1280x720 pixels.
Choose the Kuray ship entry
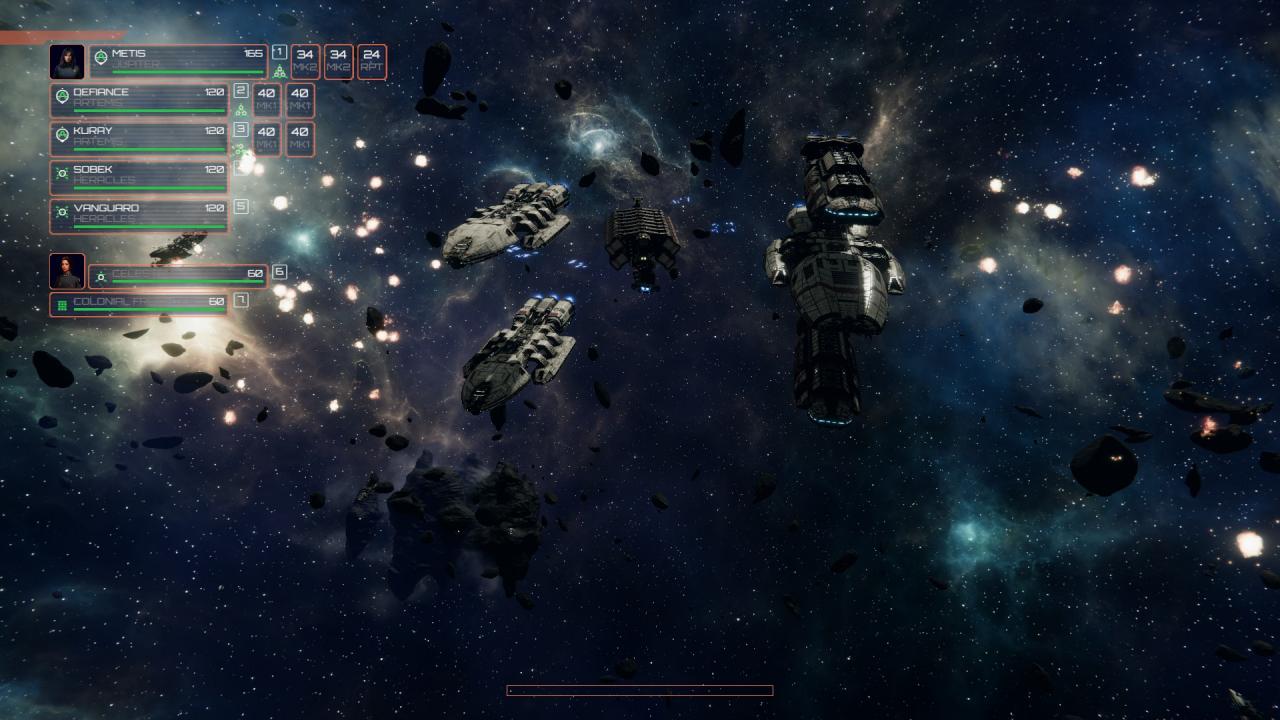[x=139, y=138]
